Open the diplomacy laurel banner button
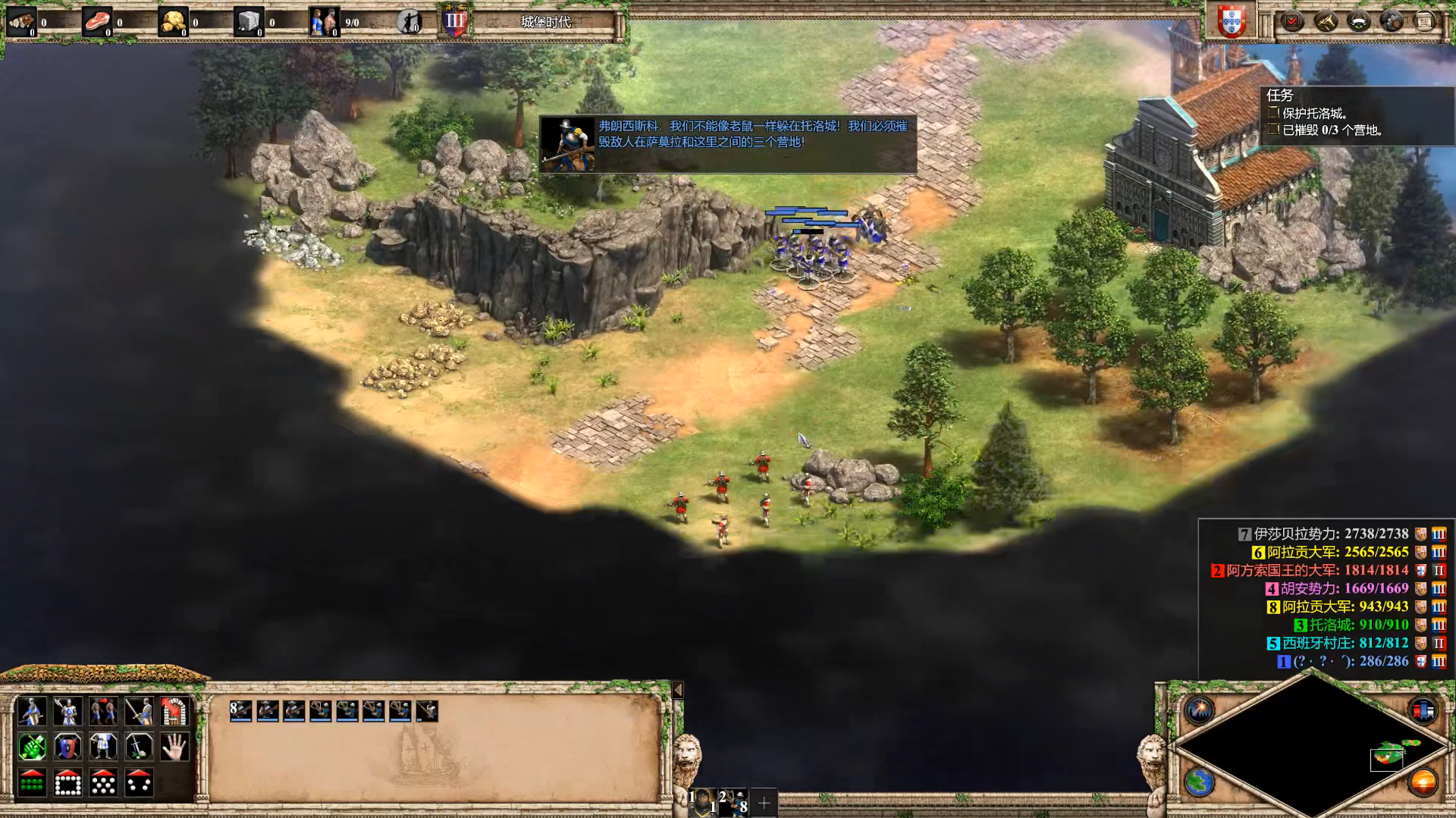1456x818 pixels. (1358, 21)
